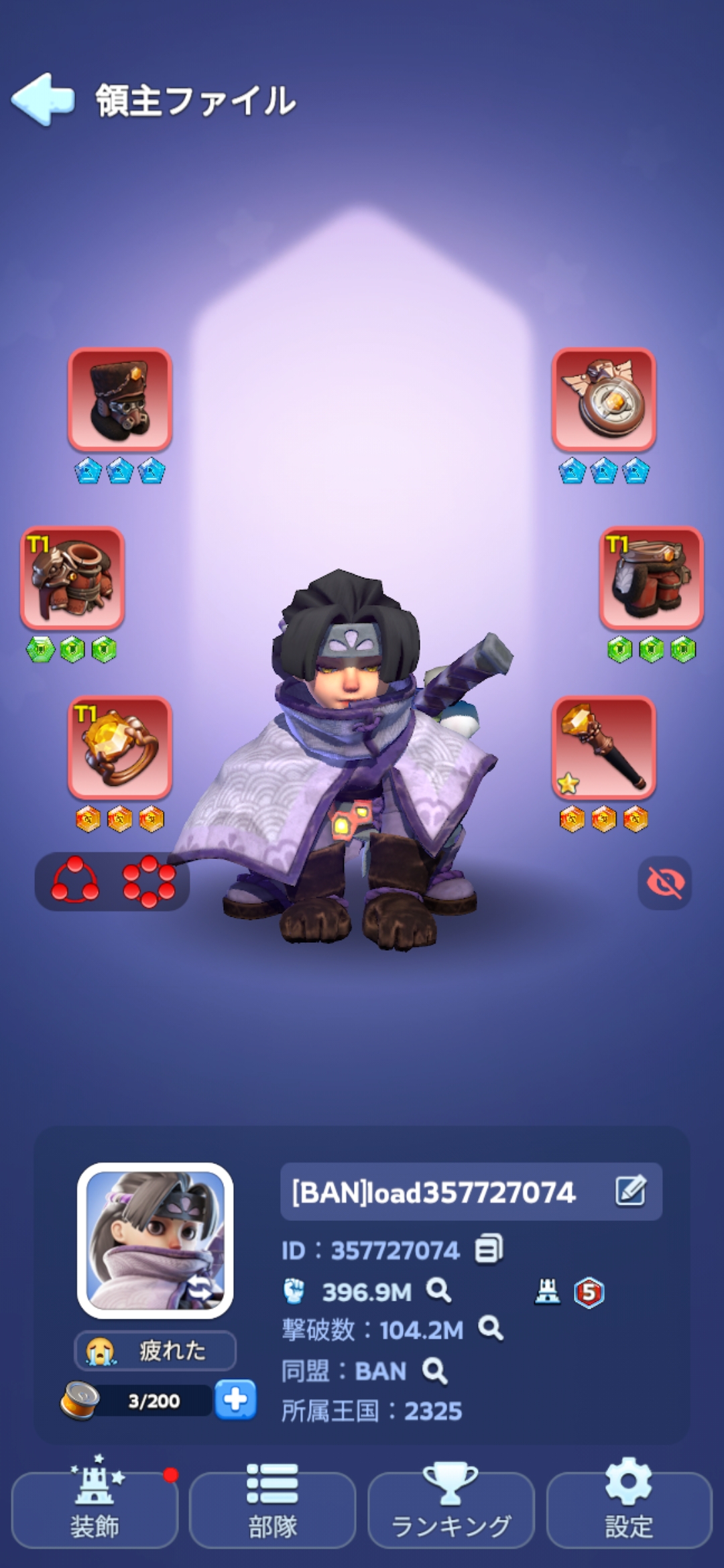
Task: Copy the lord ID number
Action: (489, 1249)
